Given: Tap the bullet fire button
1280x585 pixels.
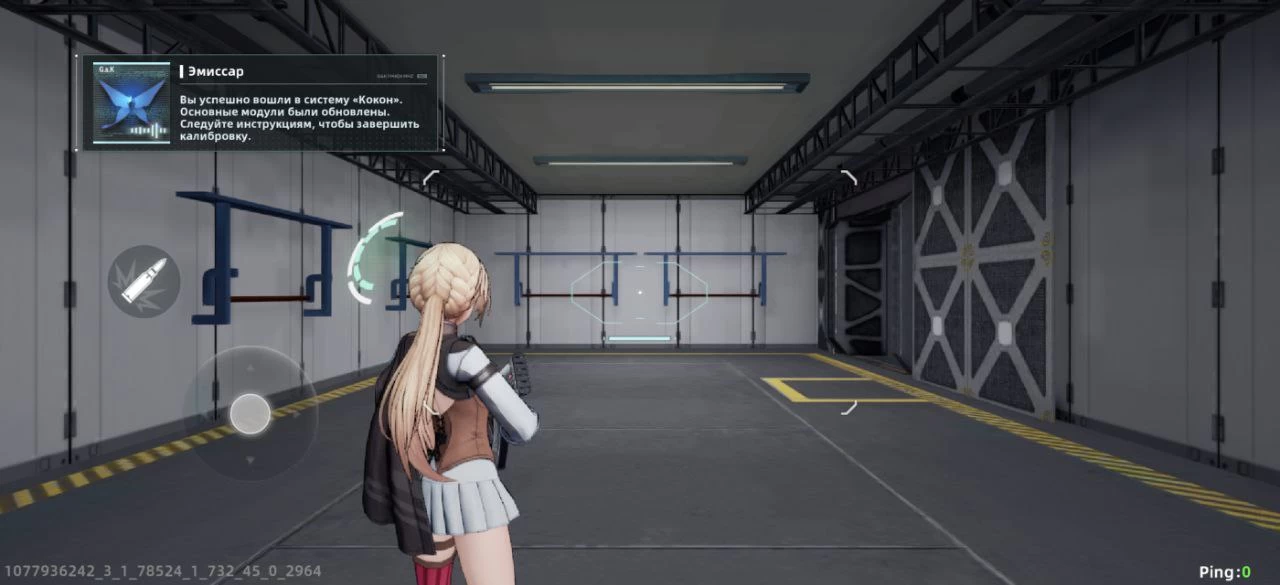Looking at the screenshot, I should click(x=144, y=281).
